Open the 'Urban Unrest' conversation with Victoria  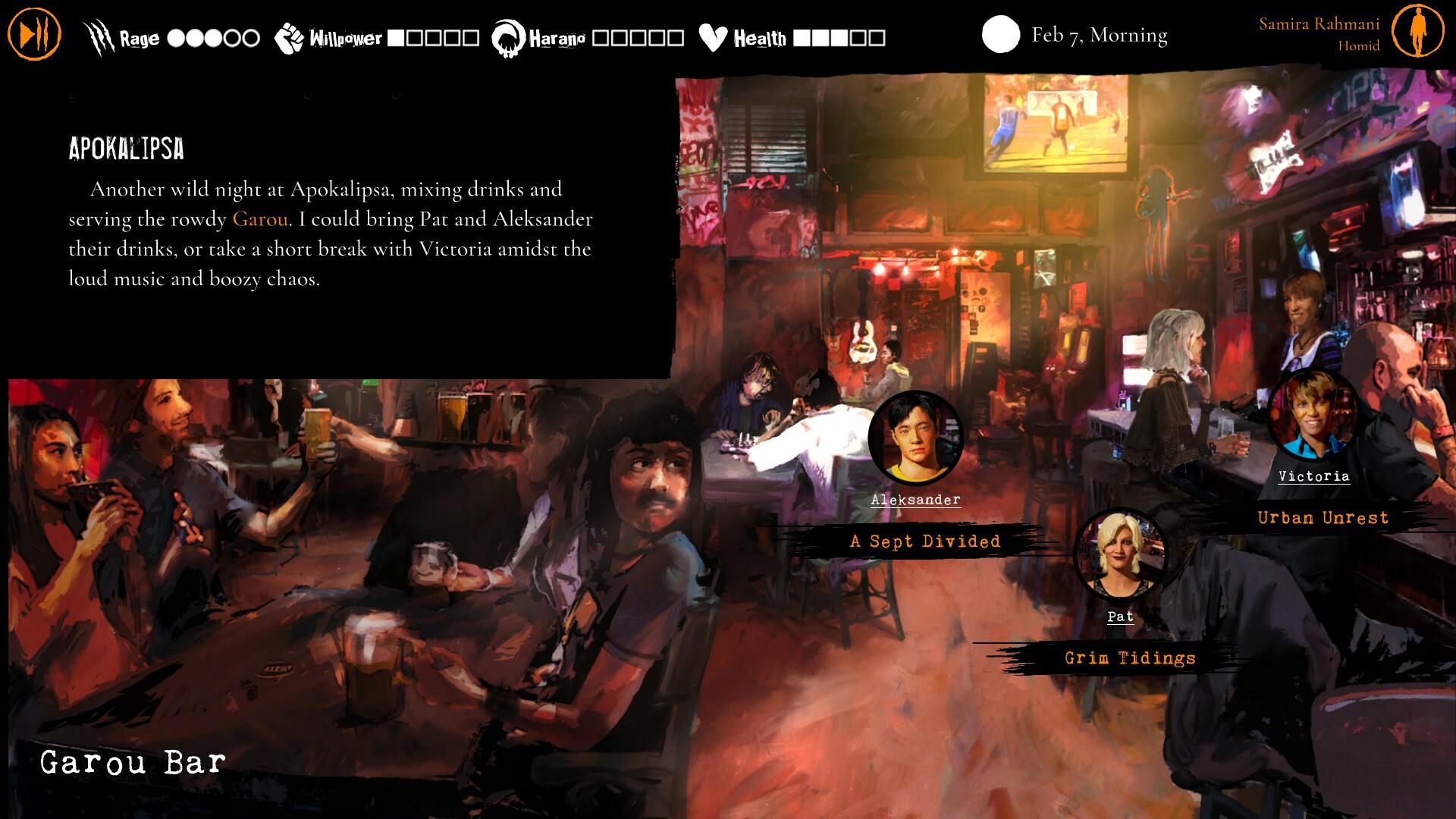coord(1322,517)
